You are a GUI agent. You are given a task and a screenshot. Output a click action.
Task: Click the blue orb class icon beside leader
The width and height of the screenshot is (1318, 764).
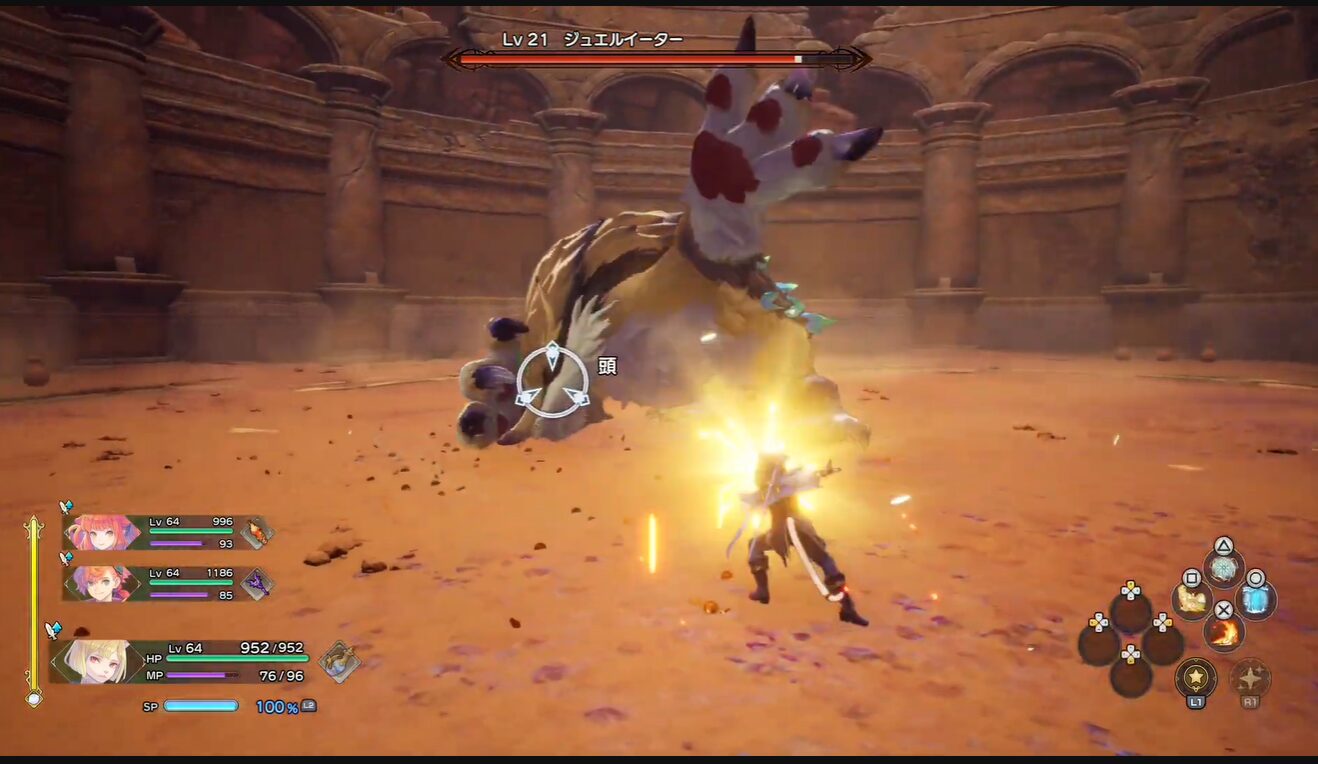(339, 661)
